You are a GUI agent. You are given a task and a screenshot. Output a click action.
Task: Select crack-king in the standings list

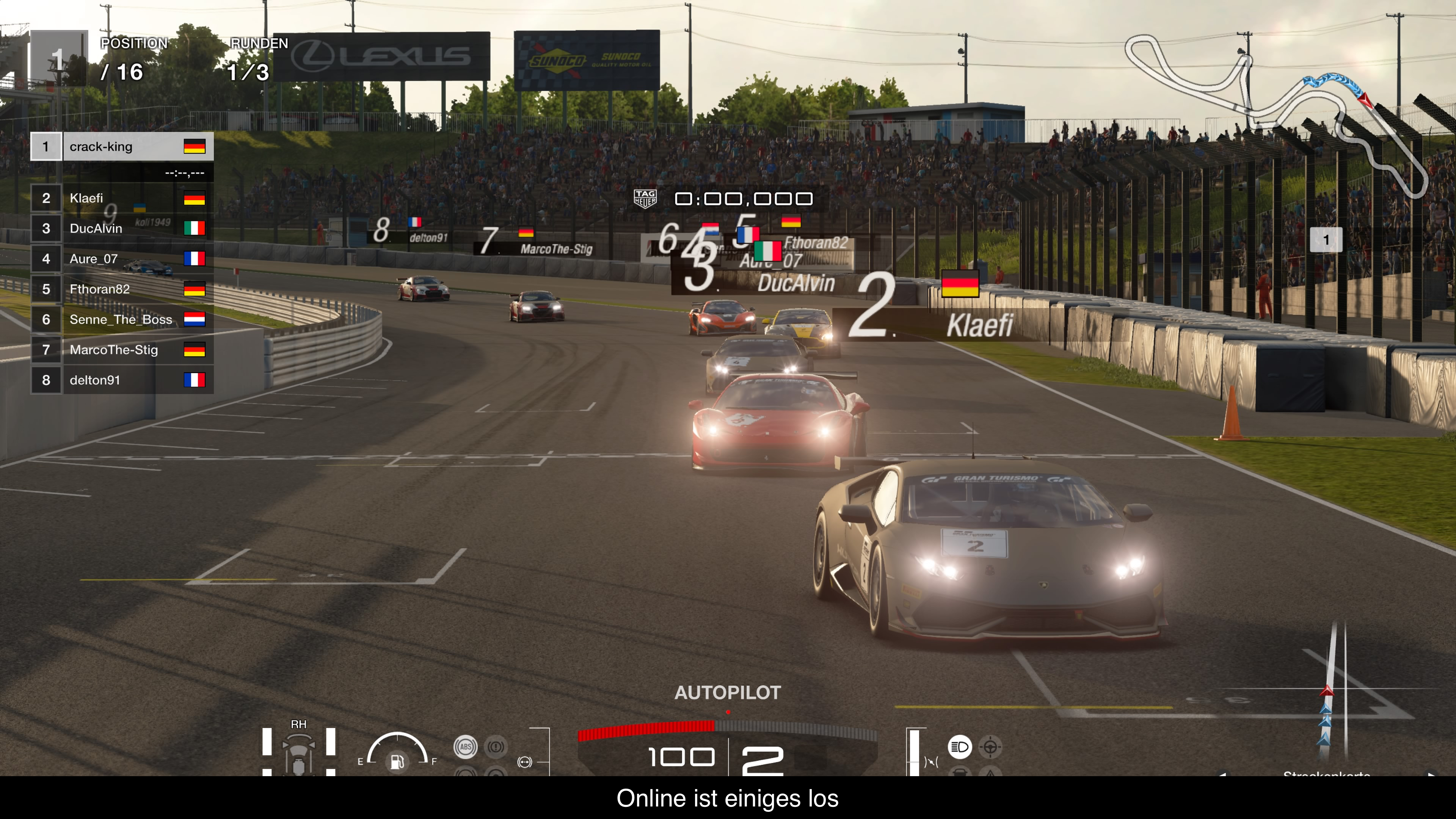pos(121,147)
